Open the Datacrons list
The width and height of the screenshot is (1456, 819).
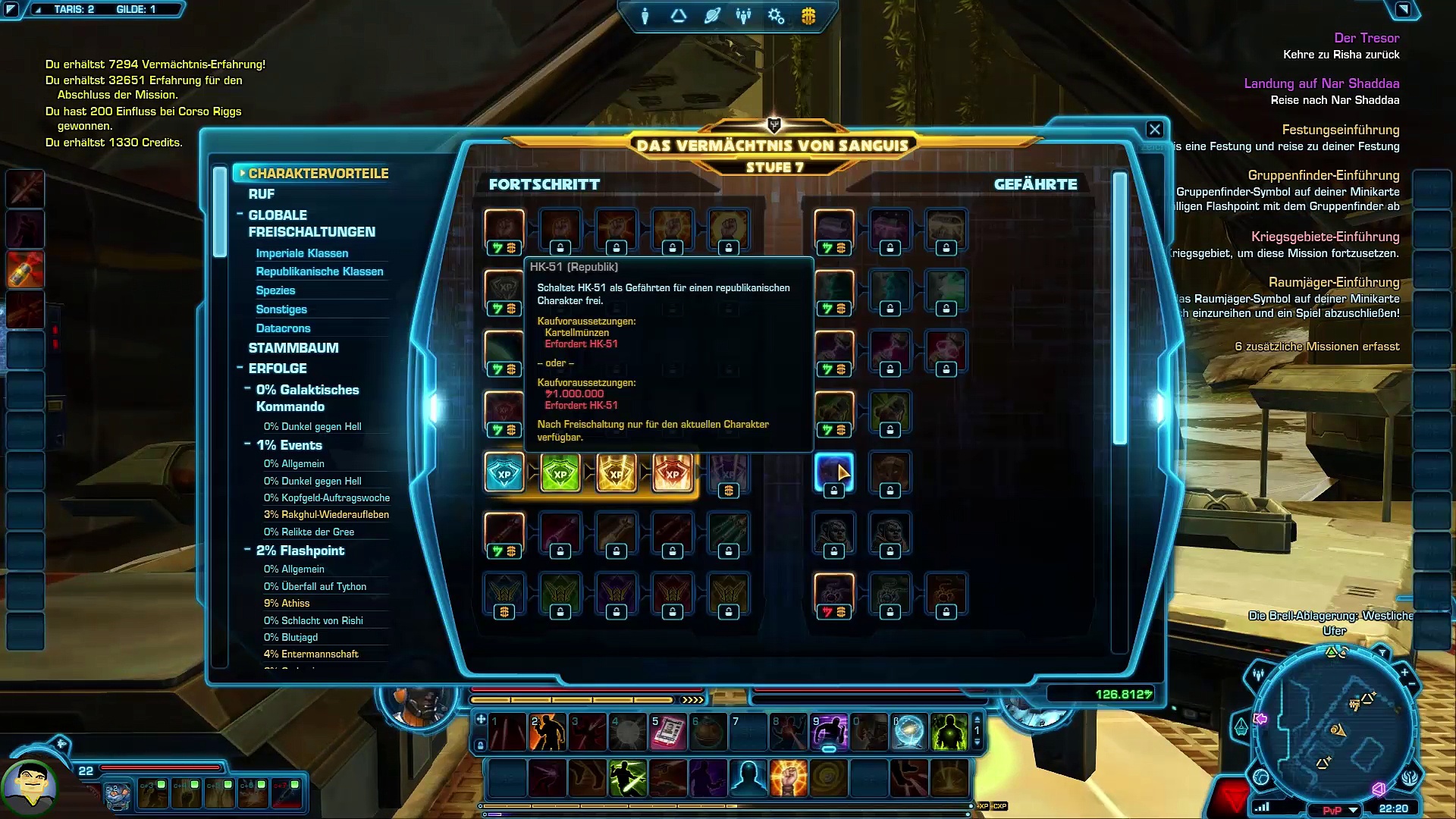pos(283,328)
